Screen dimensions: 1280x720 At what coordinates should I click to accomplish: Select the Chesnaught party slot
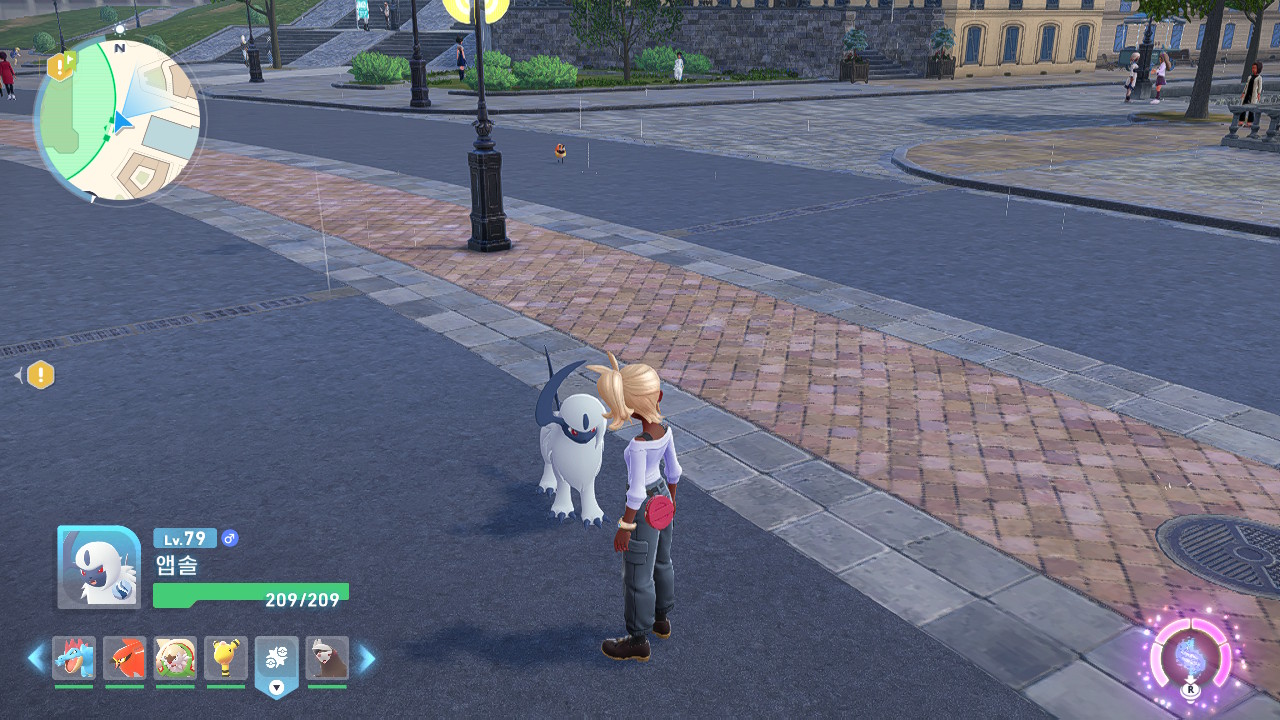pyautogui.click(x=175, y=658)
